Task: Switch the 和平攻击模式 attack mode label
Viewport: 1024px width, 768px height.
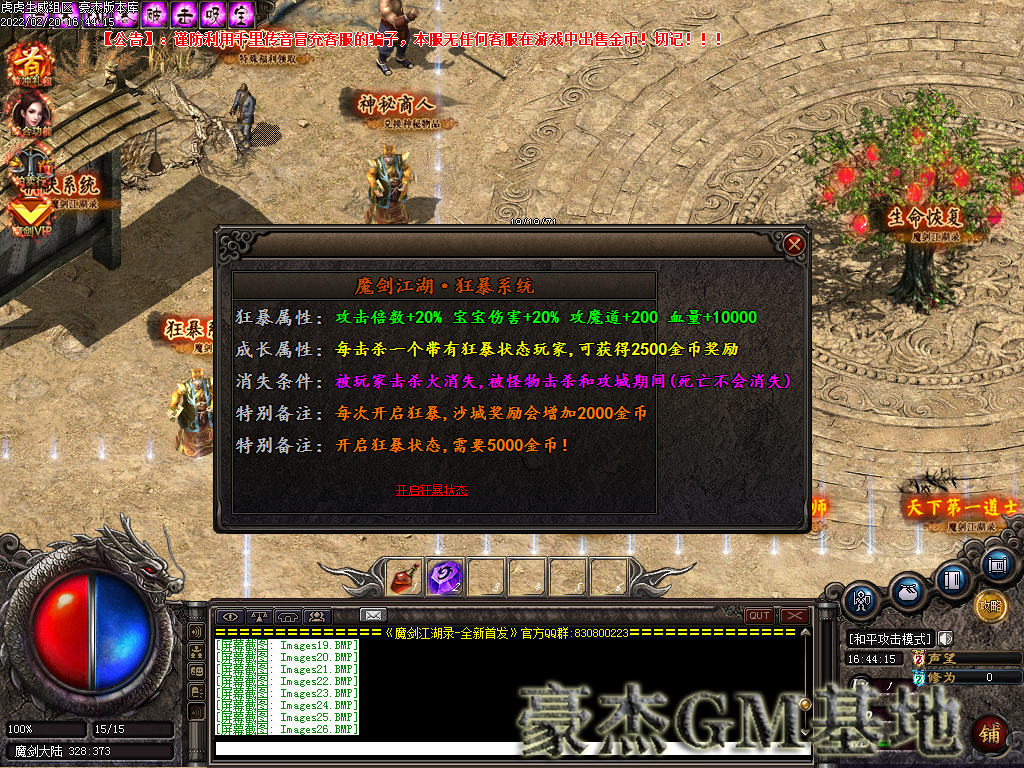Action: pos(889,638)
